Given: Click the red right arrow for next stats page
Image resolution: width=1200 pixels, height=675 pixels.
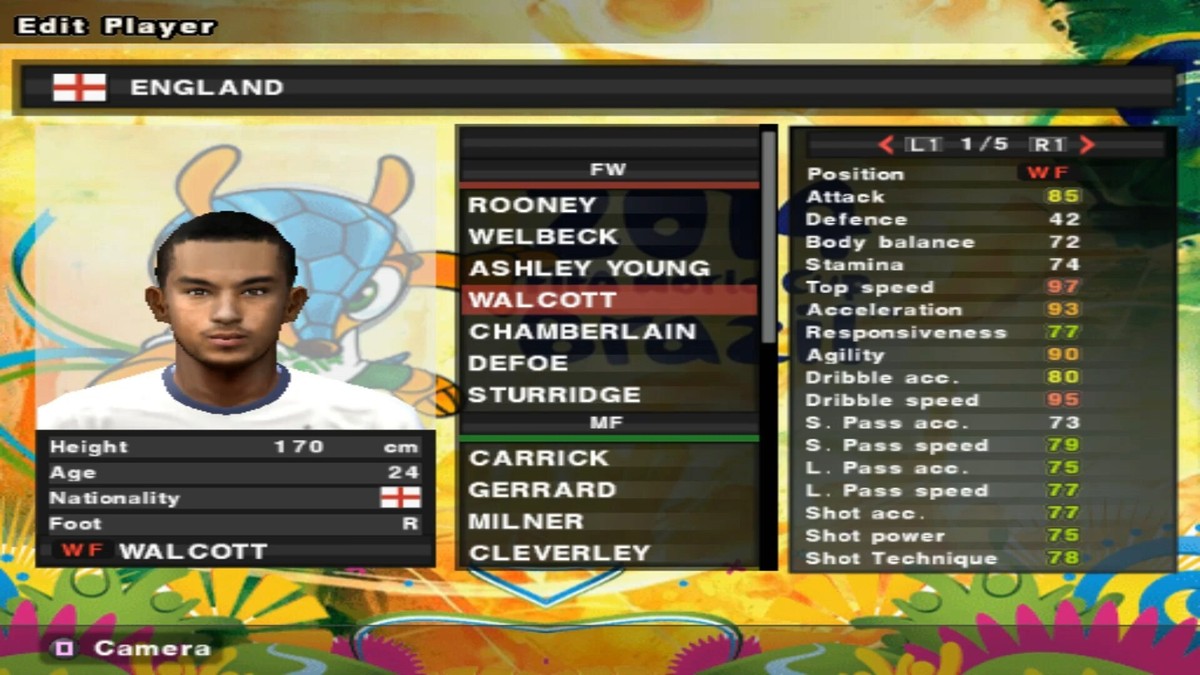Looking at the screenshot, I should click(x=1087, y=145).
